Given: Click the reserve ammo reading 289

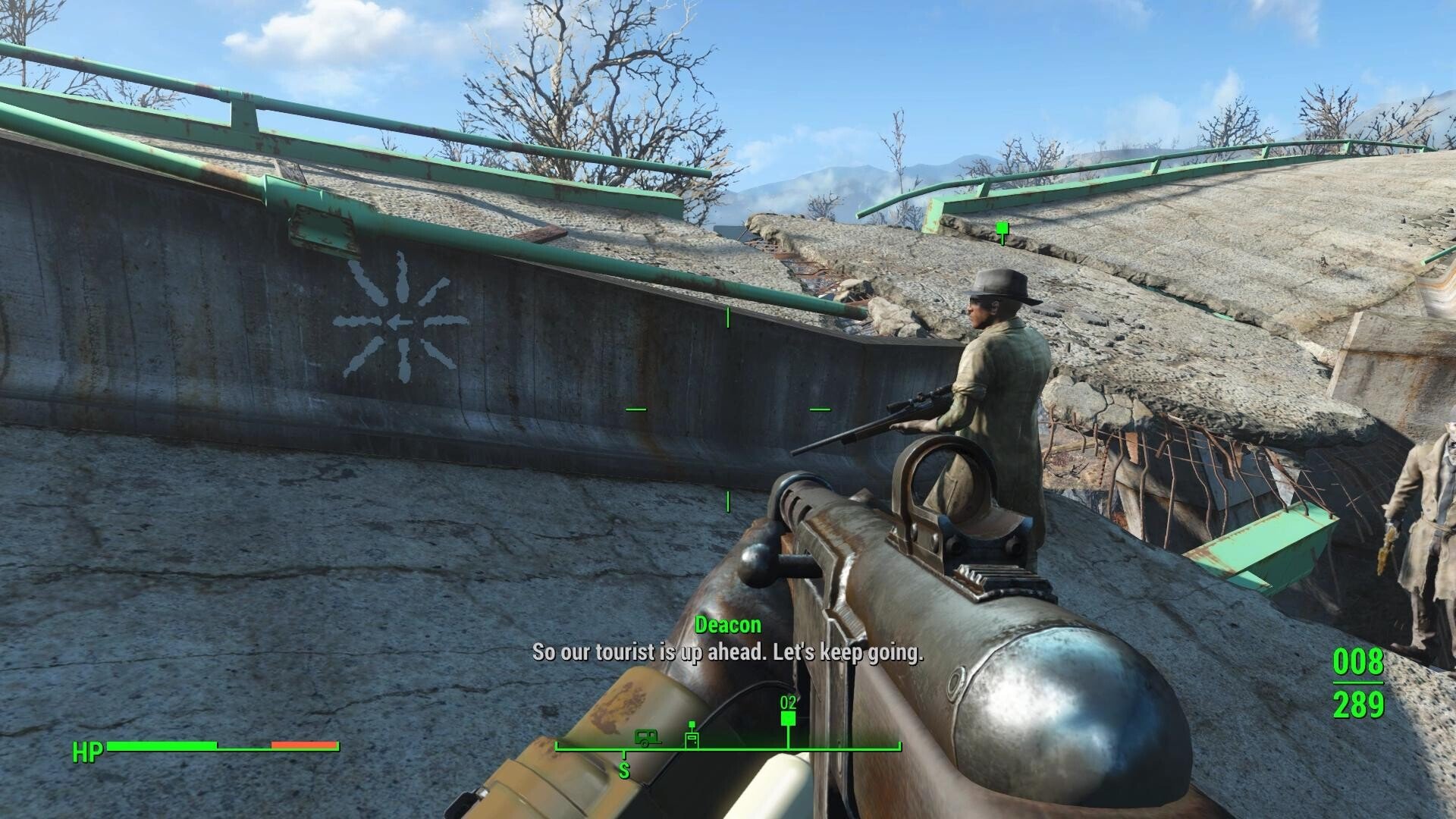Looking at the screenshot, I should (1360, 707).
